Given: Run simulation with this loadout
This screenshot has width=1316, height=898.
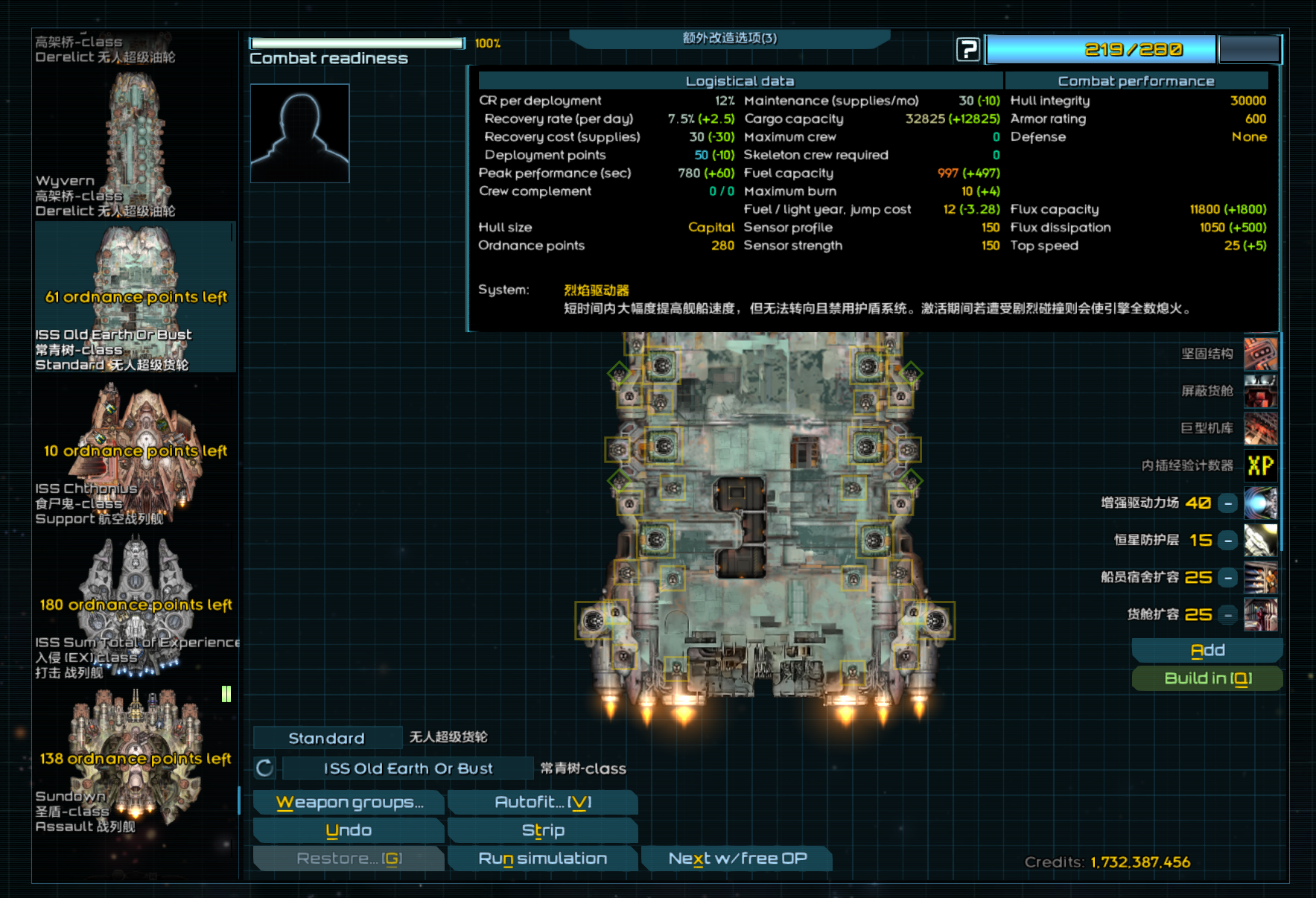Looking at the screenshot, I should (542, 859).
